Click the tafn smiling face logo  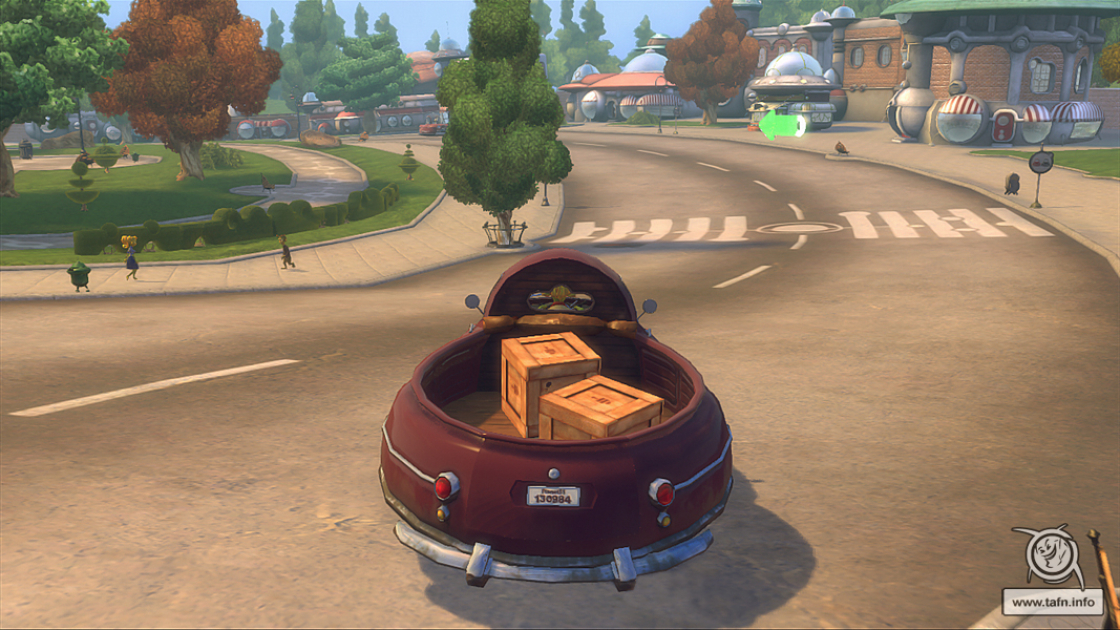[x=1047, y=558]
